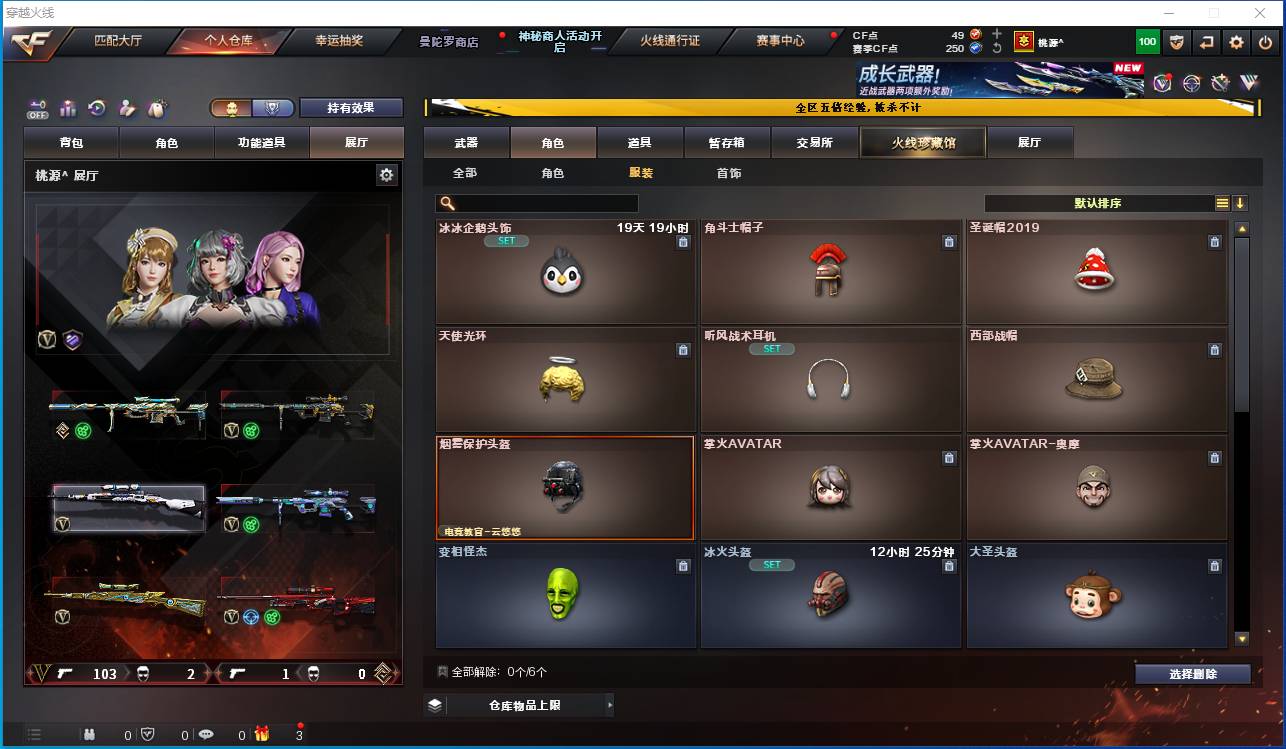The height and width of the screenshot is (749, 1286).
Task: Switch to the 道具 items tab
Action: pos(640,143)
